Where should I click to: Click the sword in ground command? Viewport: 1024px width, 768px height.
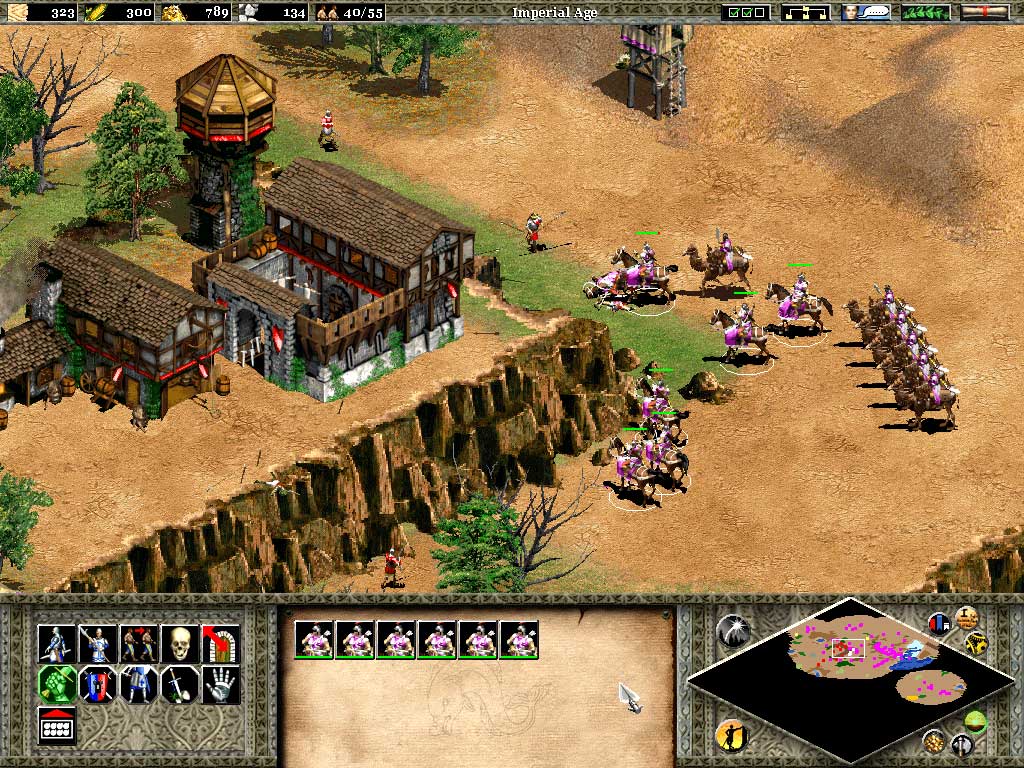(x=179, y=685)
